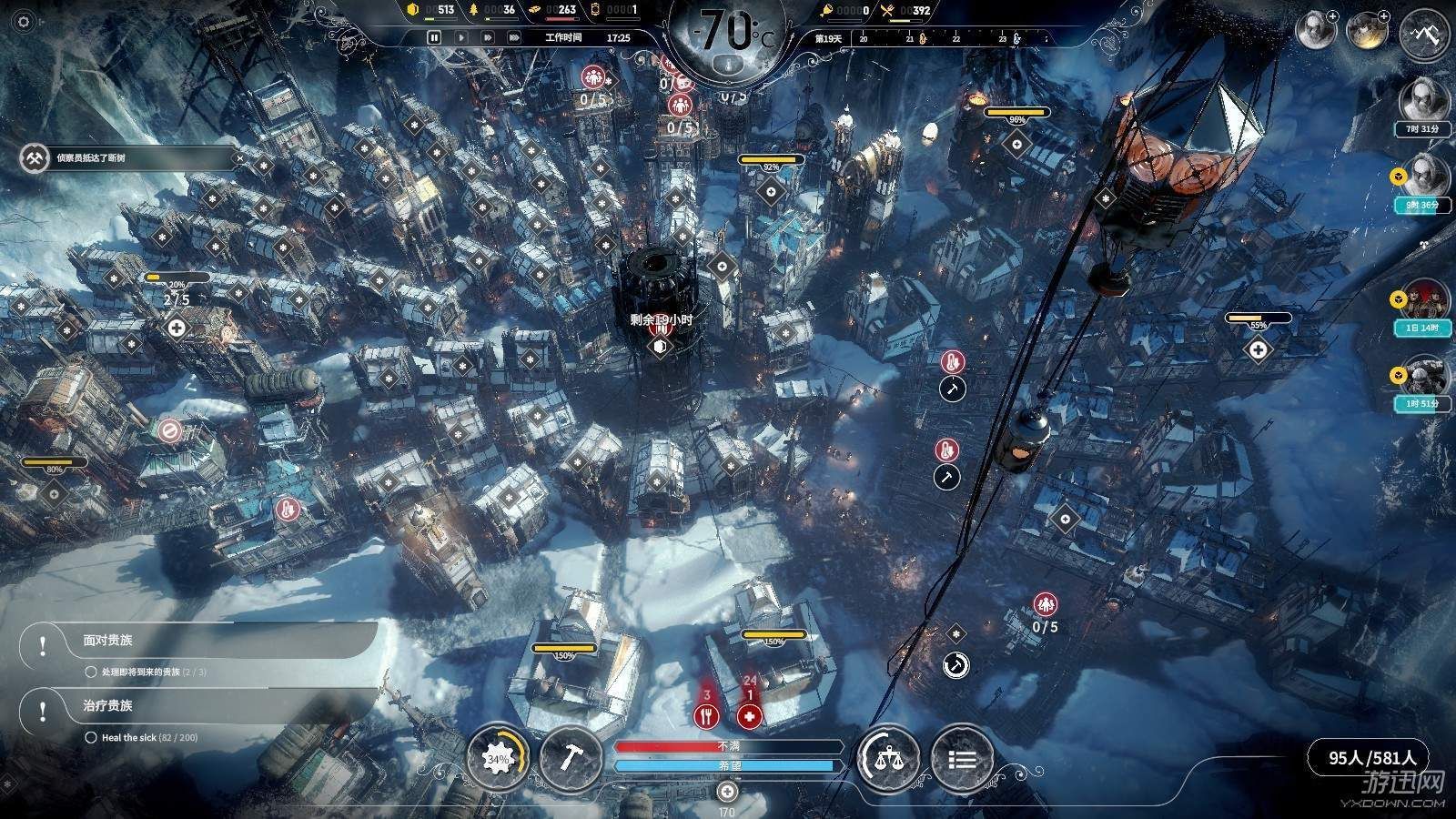Open the 面对贵族 objective
The image size is (1456, 819).
tap(200, 641)
